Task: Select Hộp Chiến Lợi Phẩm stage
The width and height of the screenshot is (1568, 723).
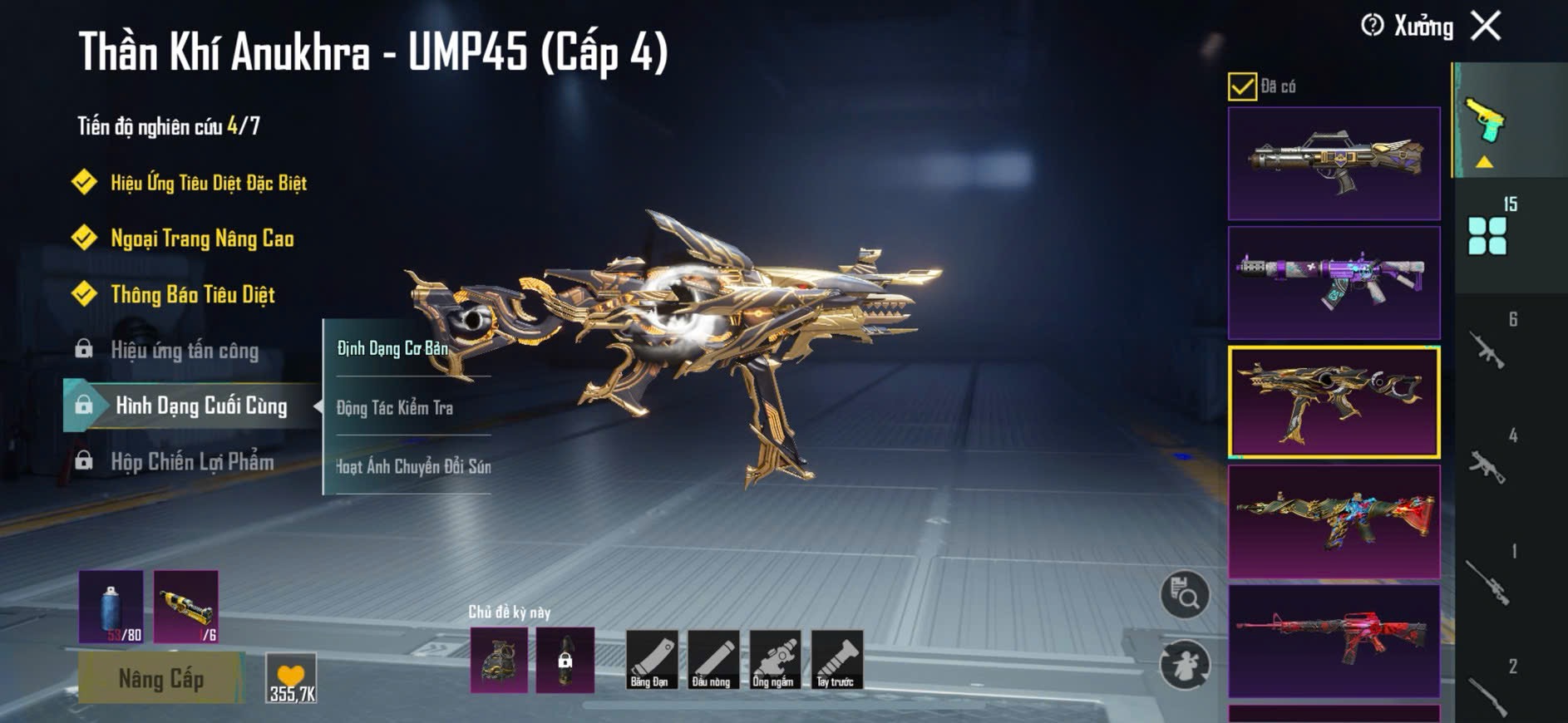Action: click(x=191, y=461)
